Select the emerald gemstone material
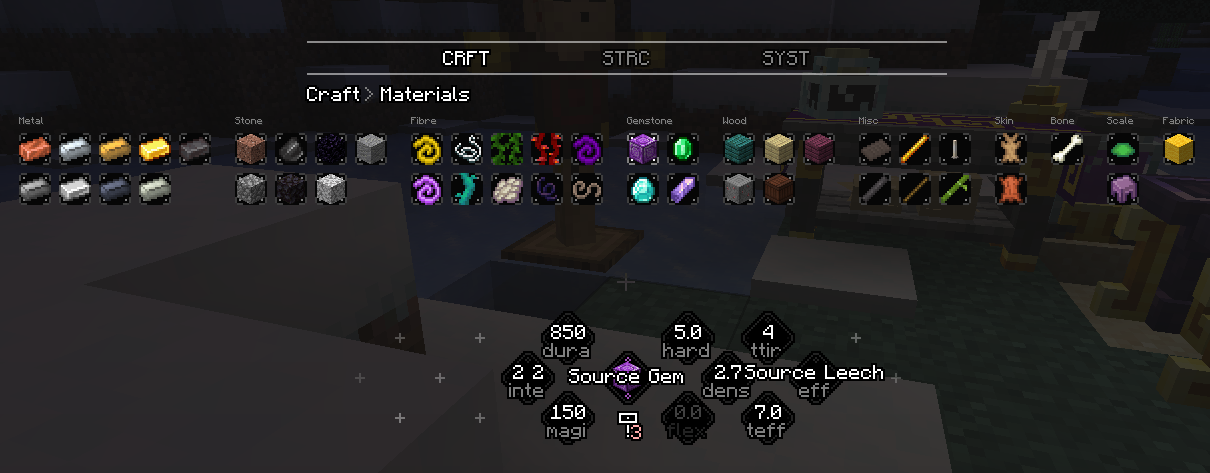This screenshot has width=1210, height=473. pyautogui.click(x=683, y=150)
